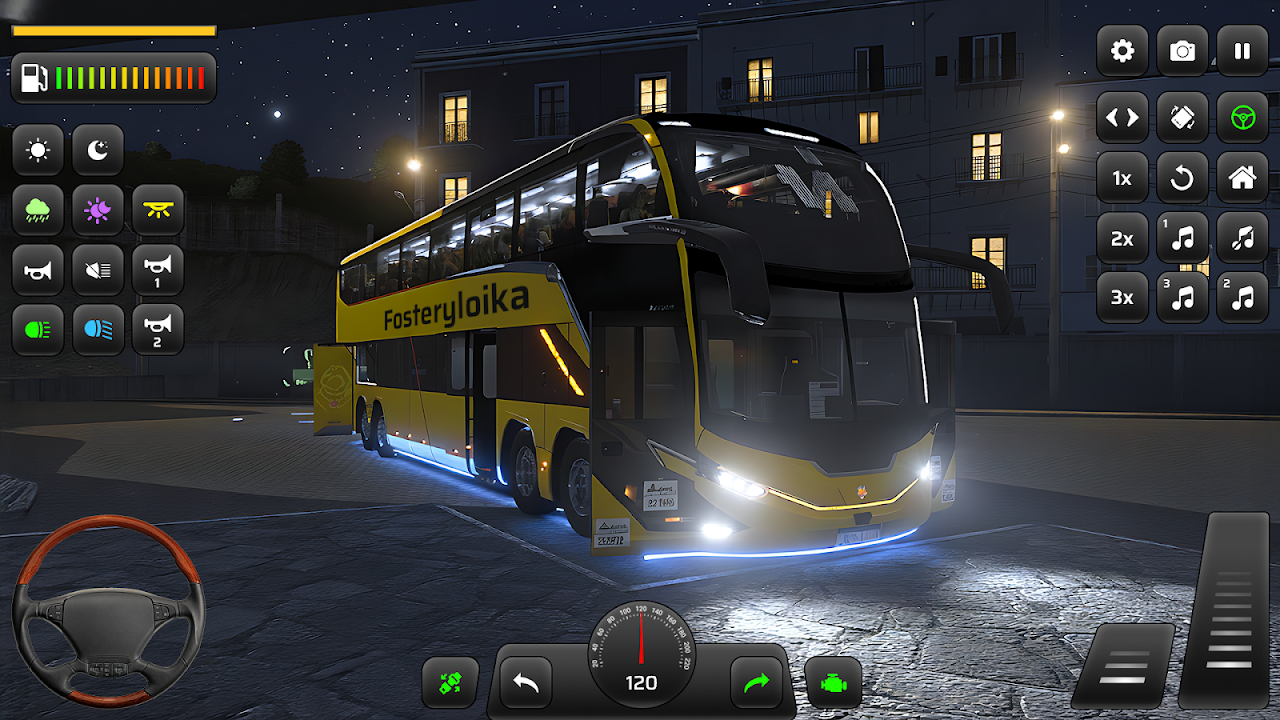Open the gear settings button
Viewport: 1280px width, 720px height.
coord(1122,51)
